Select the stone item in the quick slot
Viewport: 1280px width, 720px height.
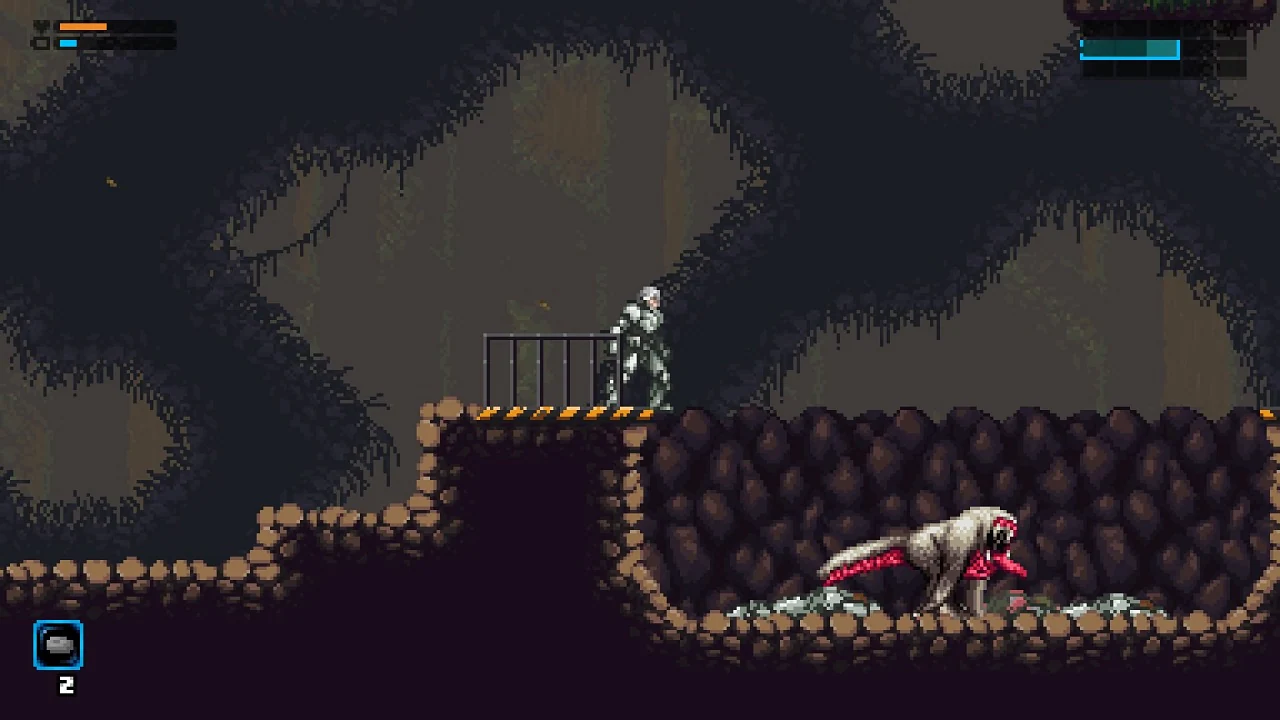click(x=60, y=645)
